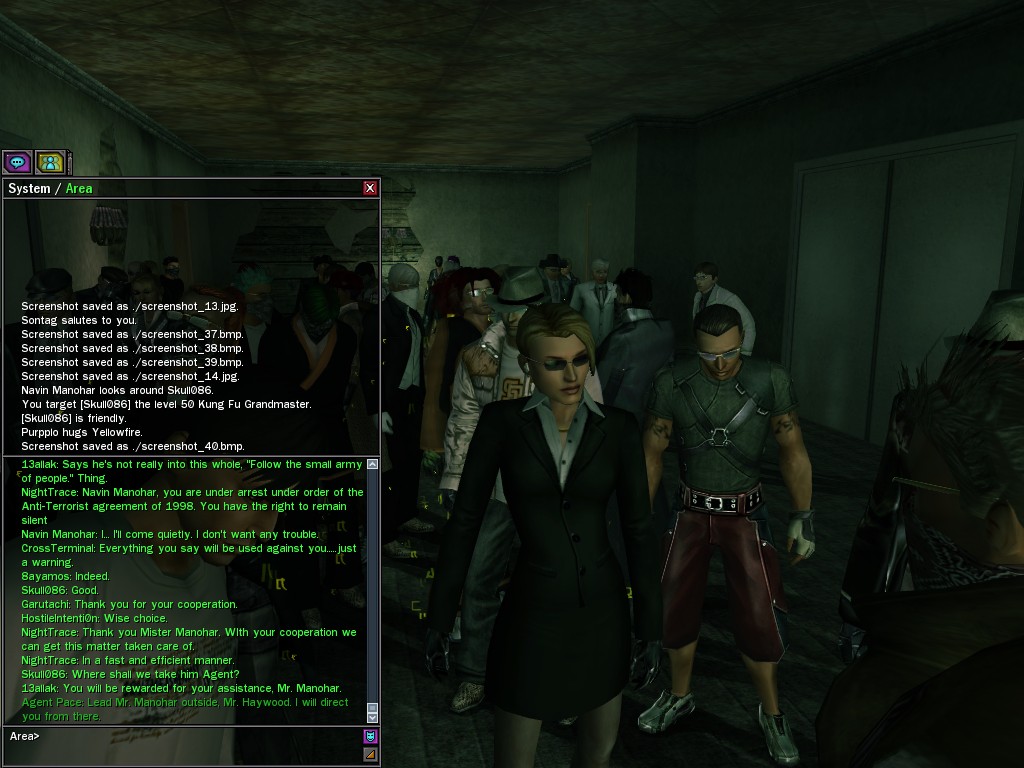Close the System / Area chat window
Screen dimensions: 1024x768
[370, 188]
